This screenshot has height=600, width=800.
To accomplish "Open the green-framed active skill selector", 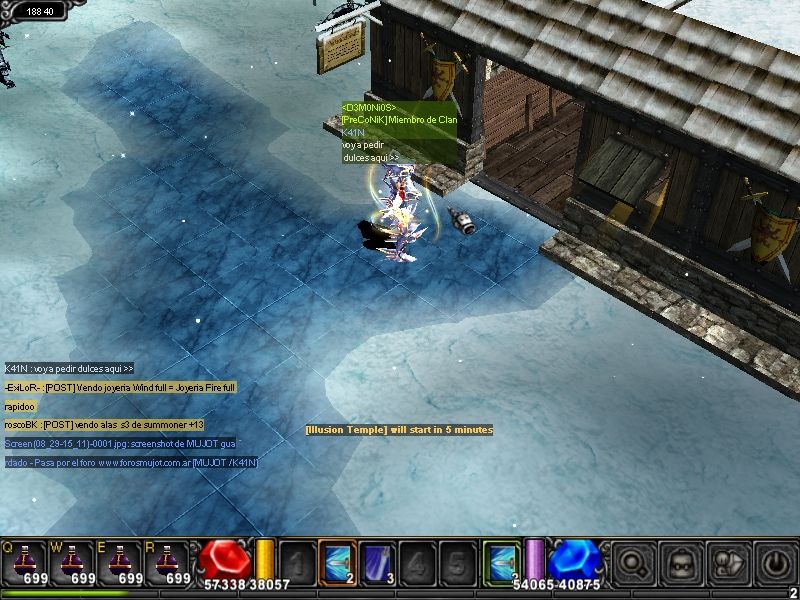I will [502, 562].
